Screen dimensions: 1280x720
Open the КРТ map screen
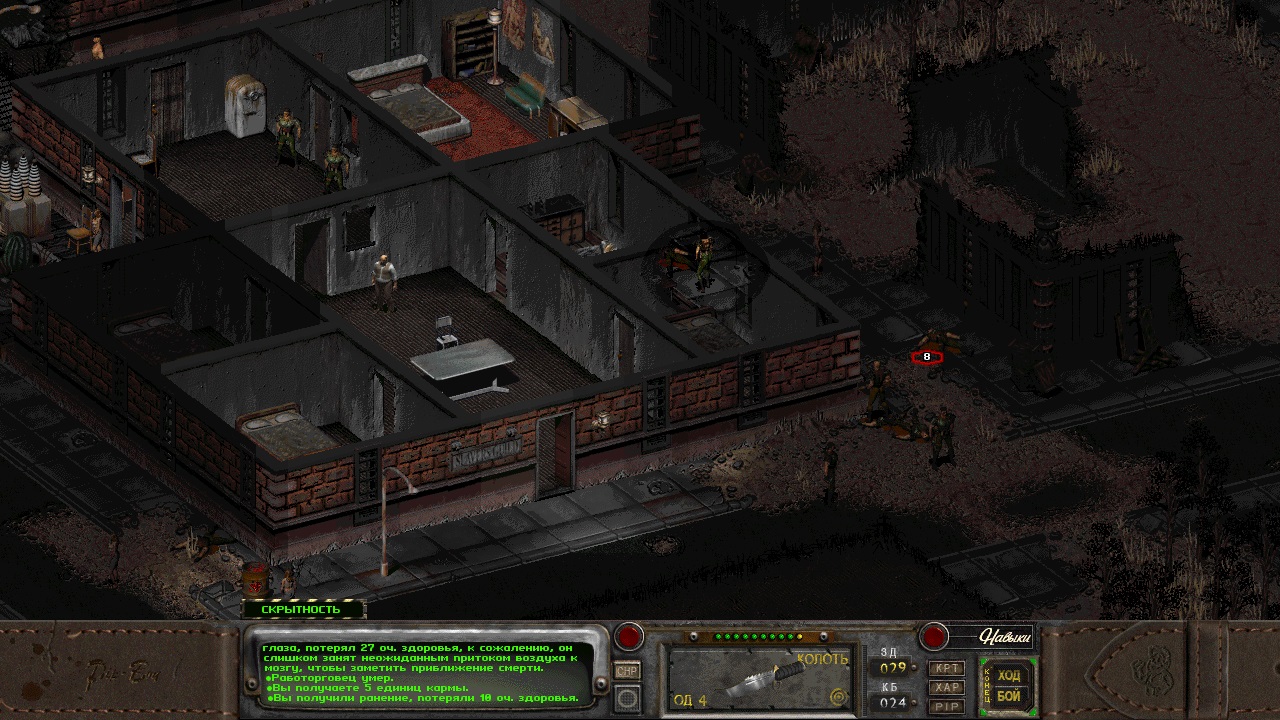click(x=946, y=668)
